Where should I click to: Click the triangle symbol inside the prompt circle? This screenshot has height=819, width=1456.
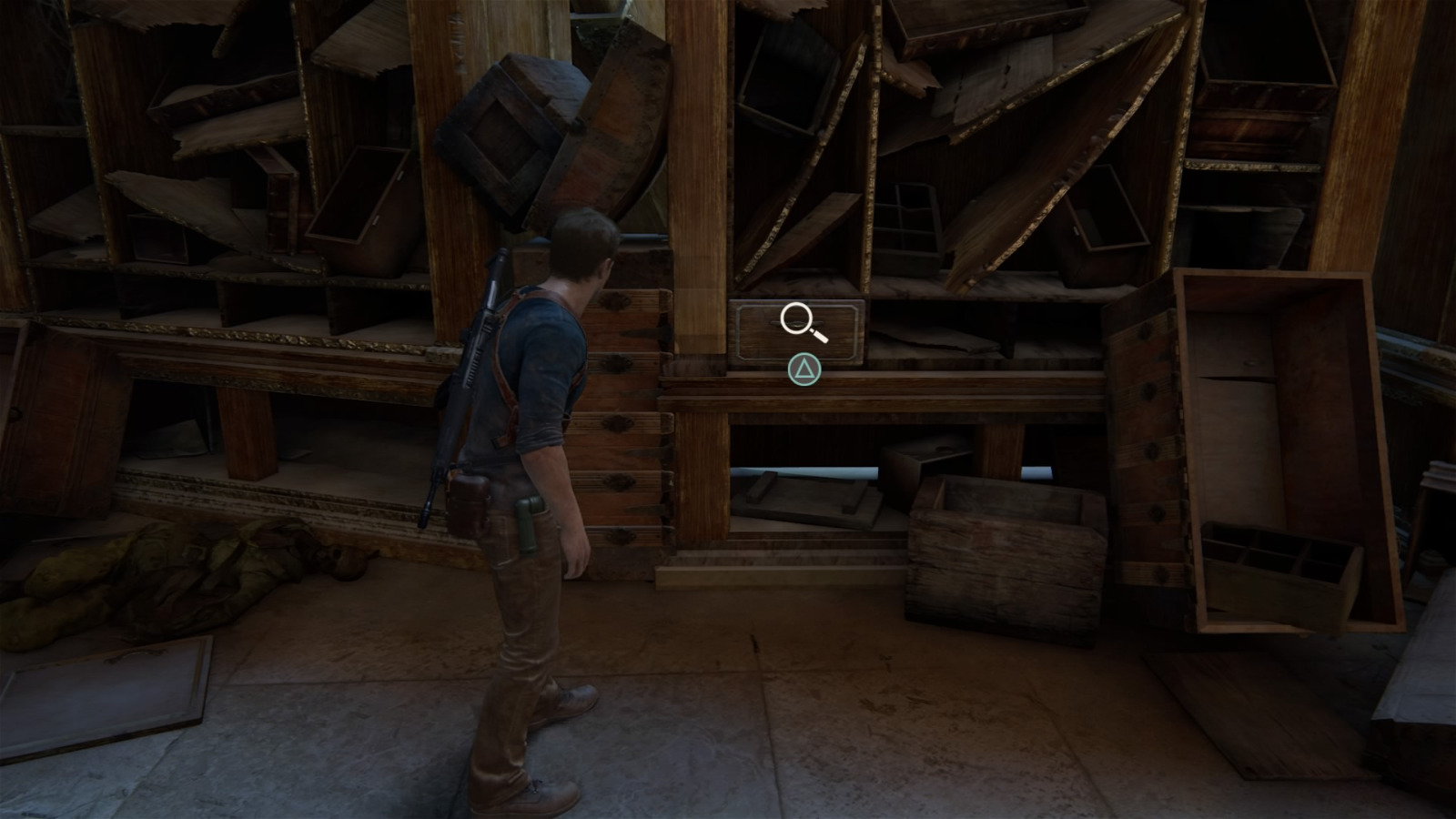[804, 371]
